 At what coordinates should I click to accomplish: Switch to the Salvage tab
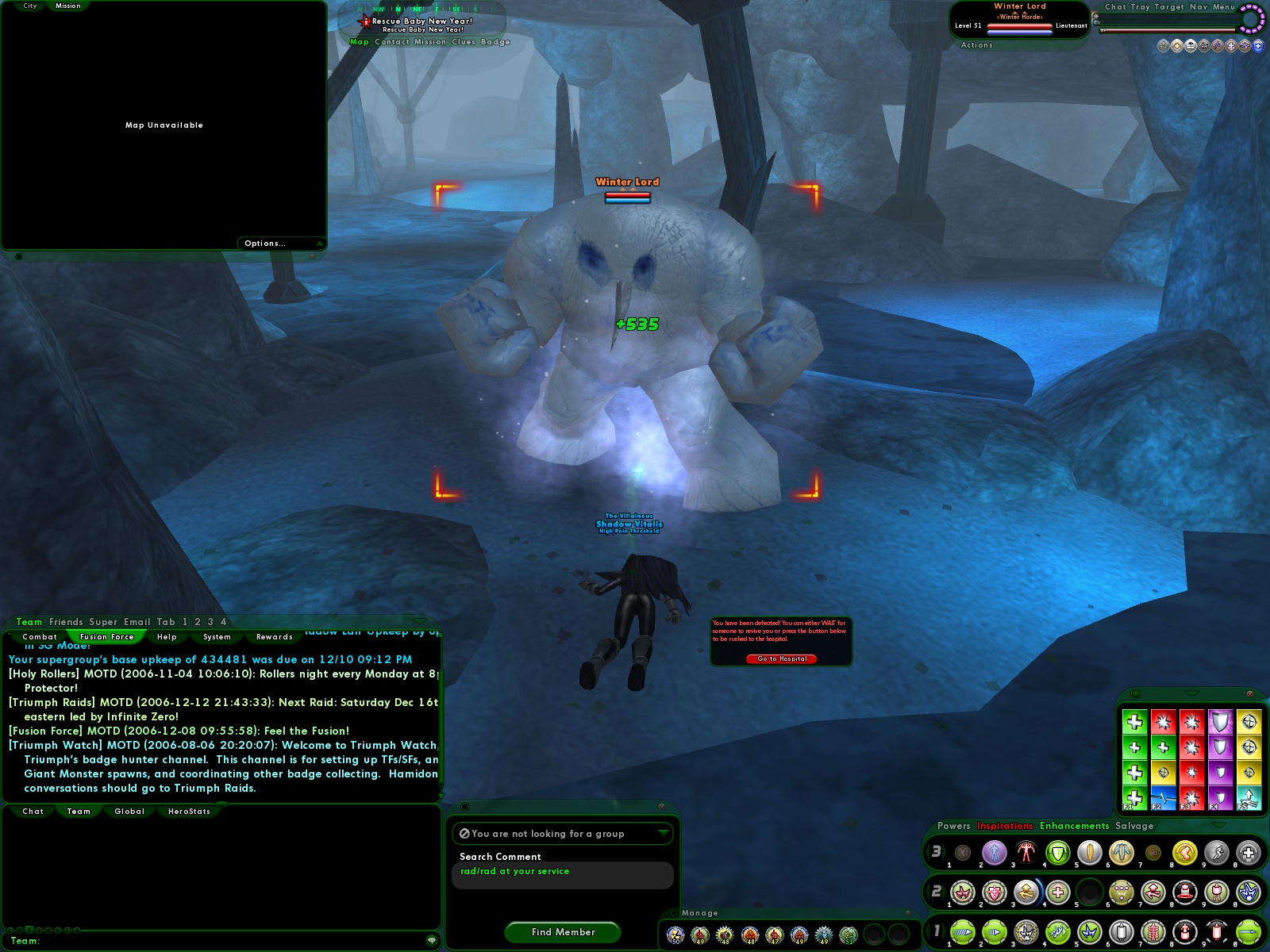[1134, 826]
